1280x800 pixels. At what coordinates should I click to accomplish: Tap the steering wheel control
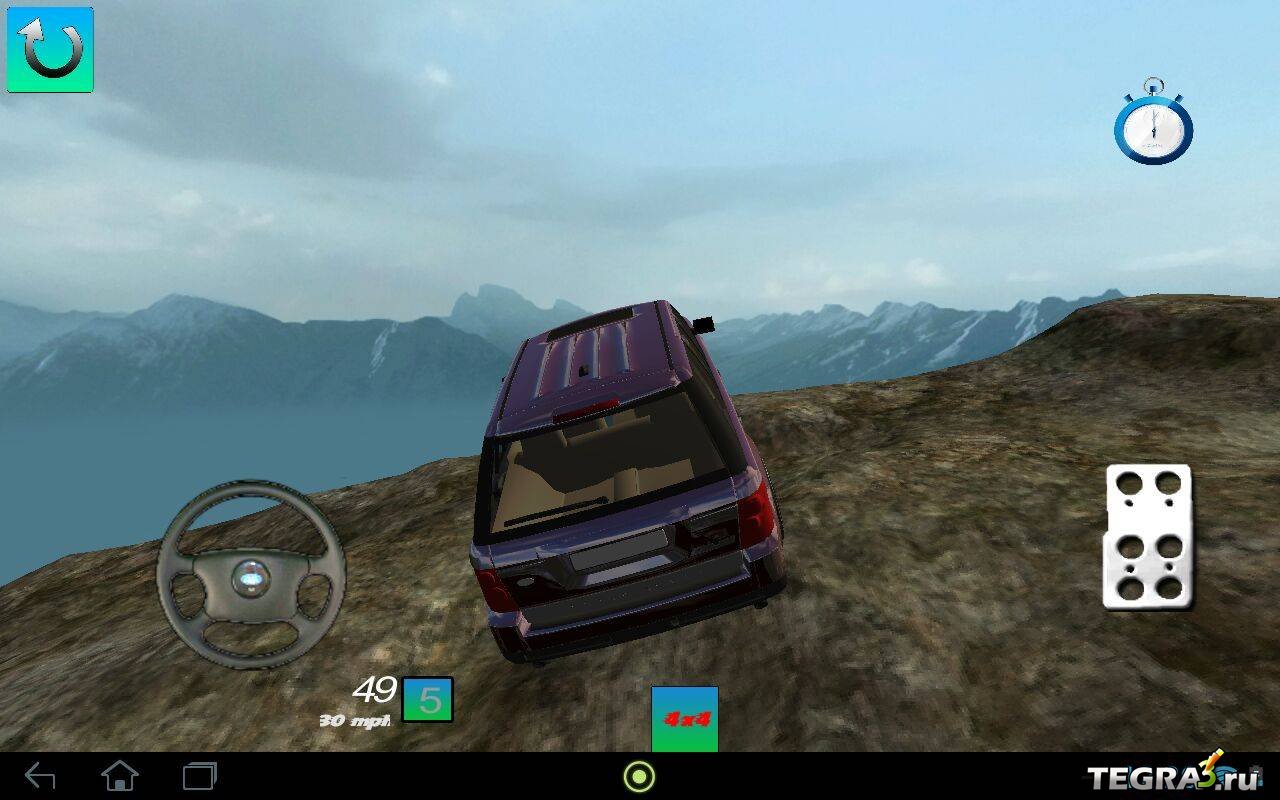click(x=250, y=575)
